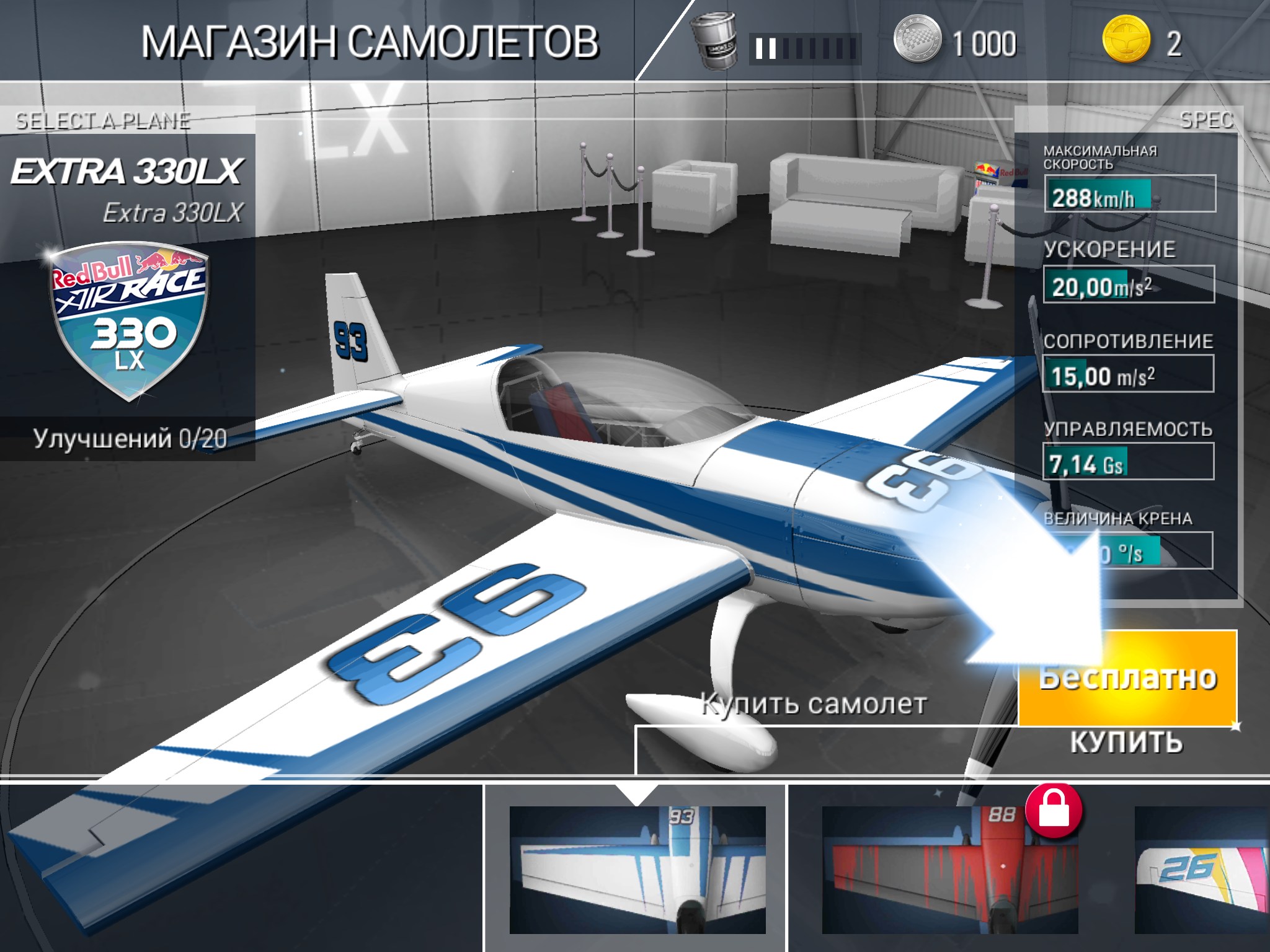Tap the gold coin currency icon

[1126, 40]
